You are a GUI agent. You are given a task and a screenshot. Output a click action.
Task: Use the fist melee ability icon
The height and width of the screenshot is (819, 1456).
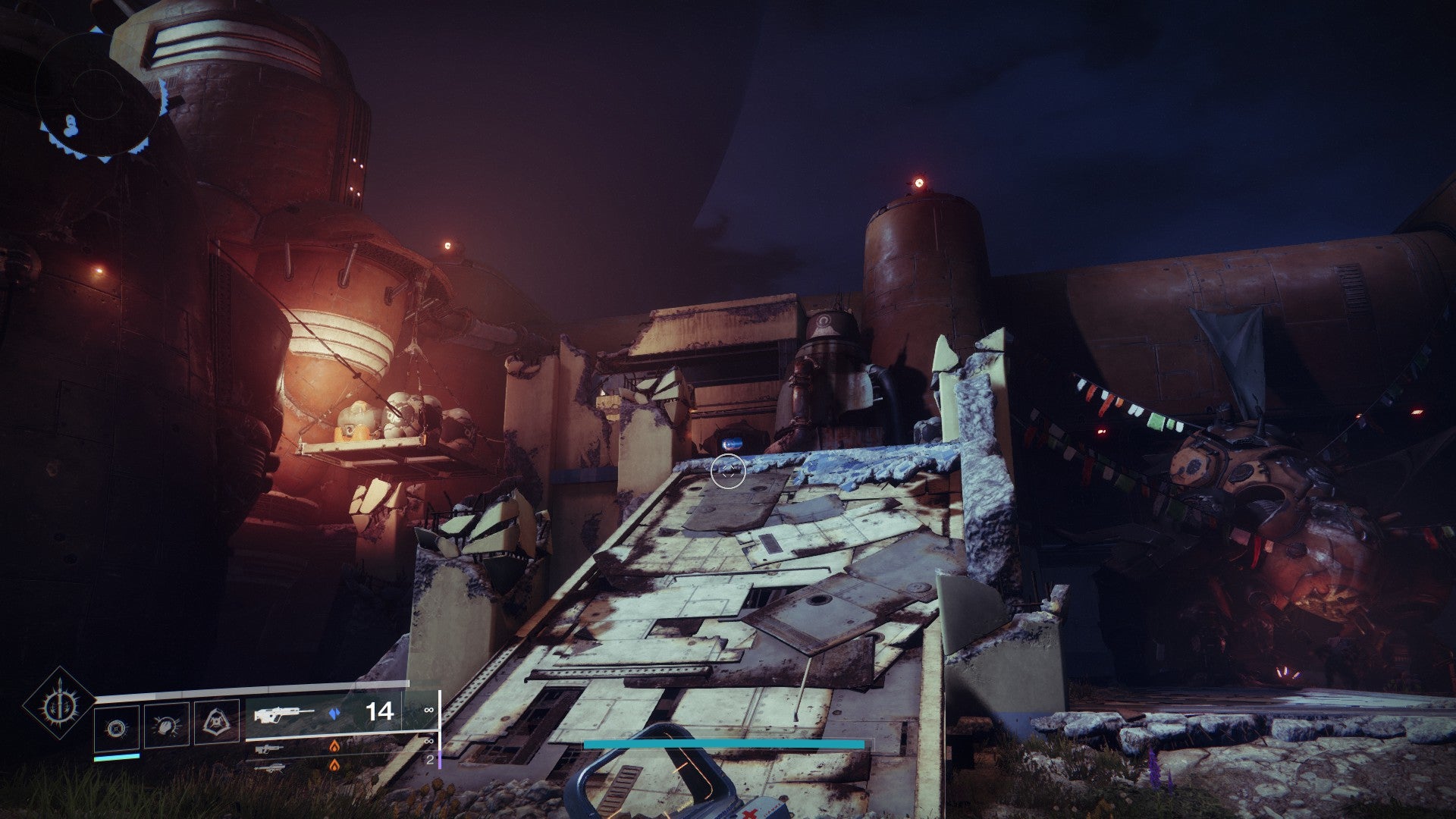click(x=167, y=726)
